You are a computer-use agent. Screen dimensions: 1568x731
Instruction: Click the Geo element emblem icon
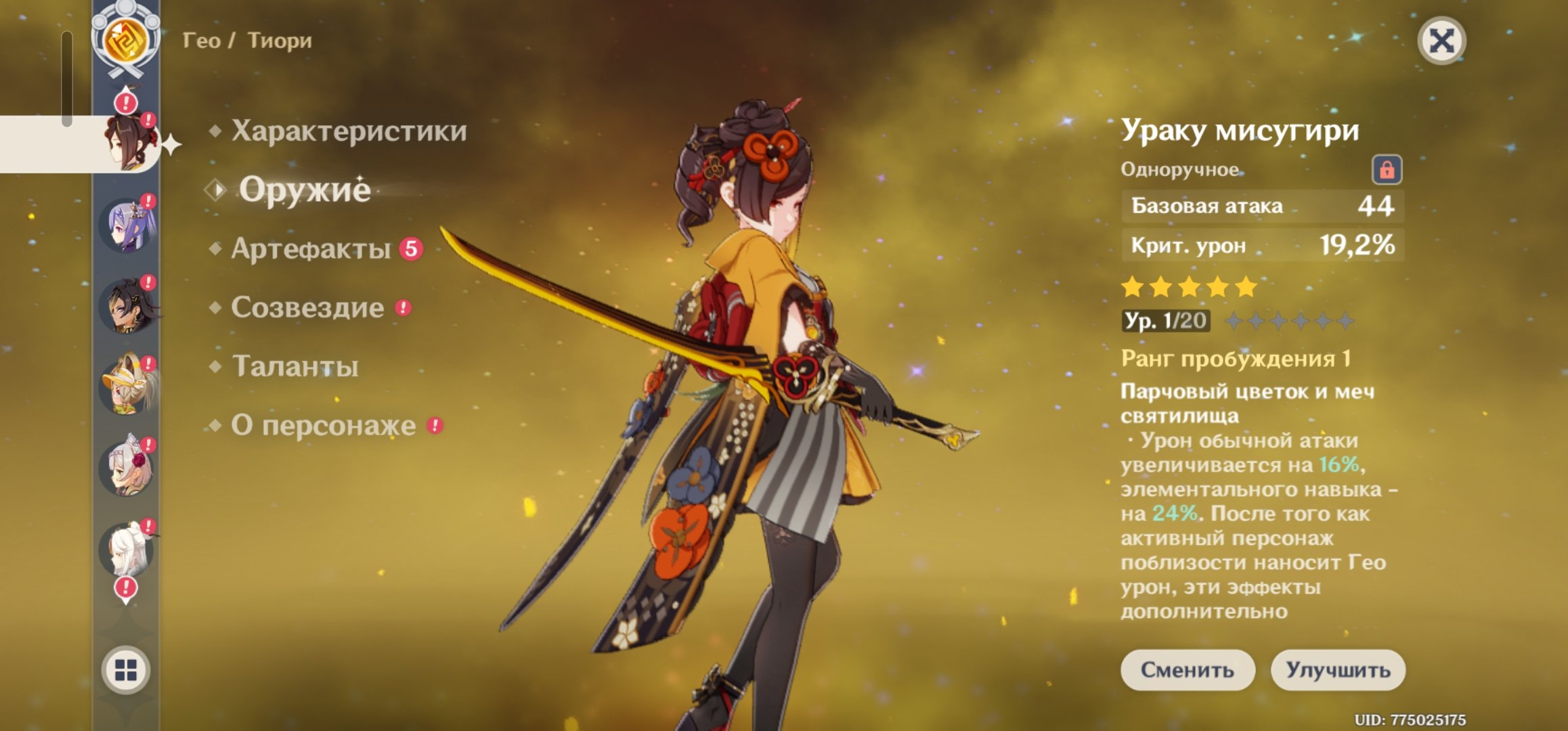click(126, 39)
